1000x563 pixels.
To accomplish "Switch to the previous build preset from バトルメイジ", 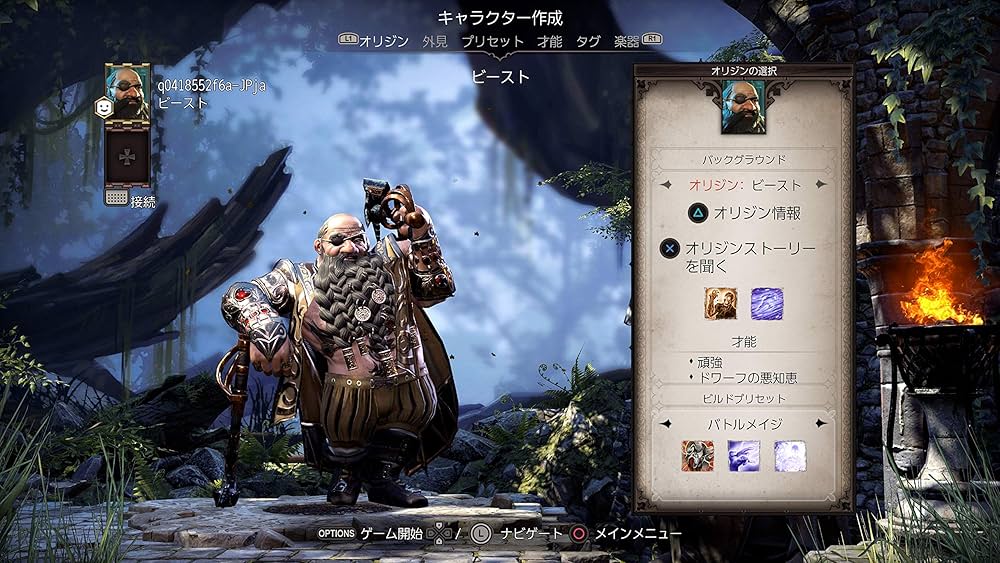I will 664,424.
